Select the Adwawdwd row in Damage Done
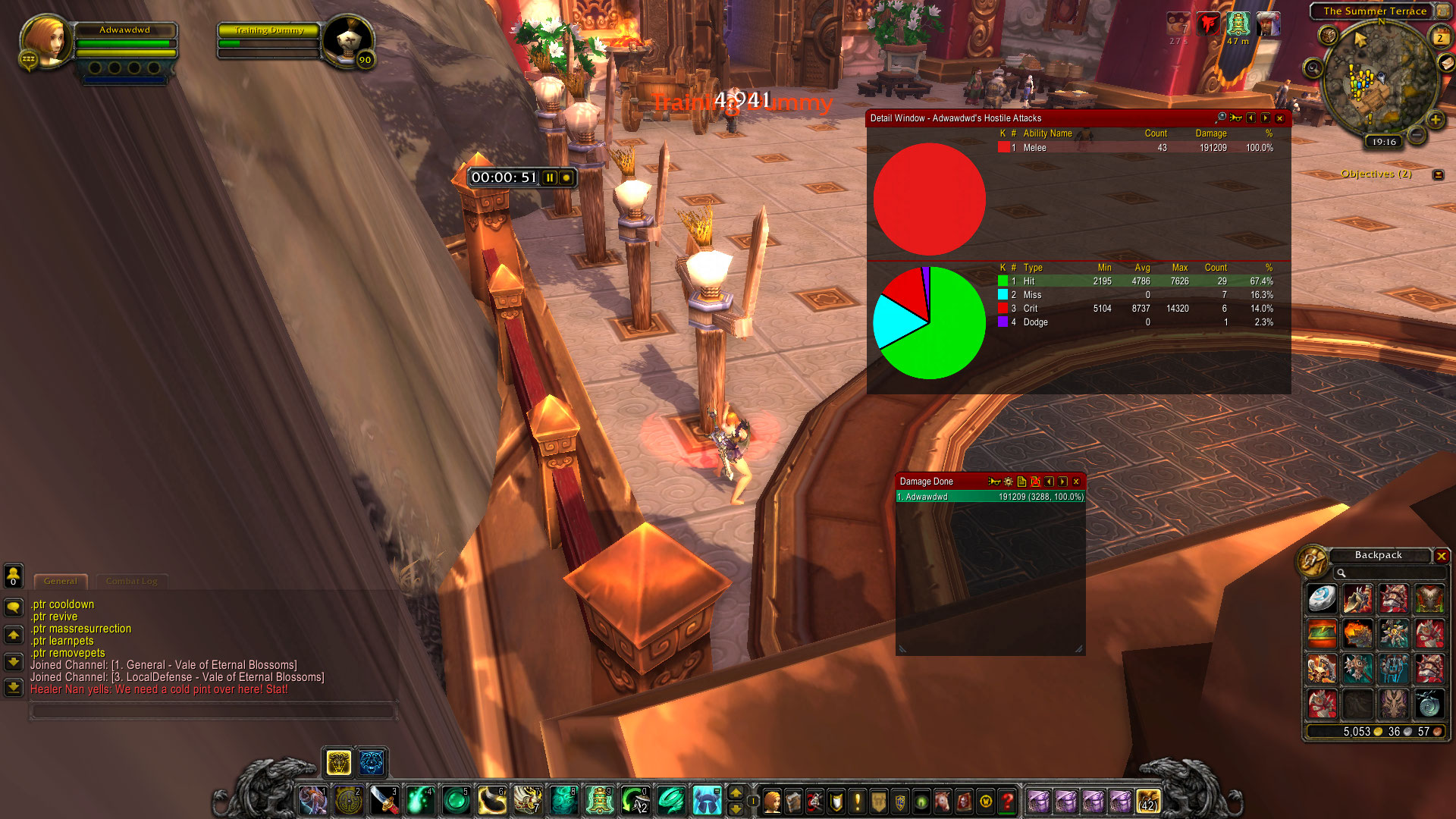Image resolution: width=1456 pixels, height=819 pixels. pyautogui.click(x=990, y=497)
